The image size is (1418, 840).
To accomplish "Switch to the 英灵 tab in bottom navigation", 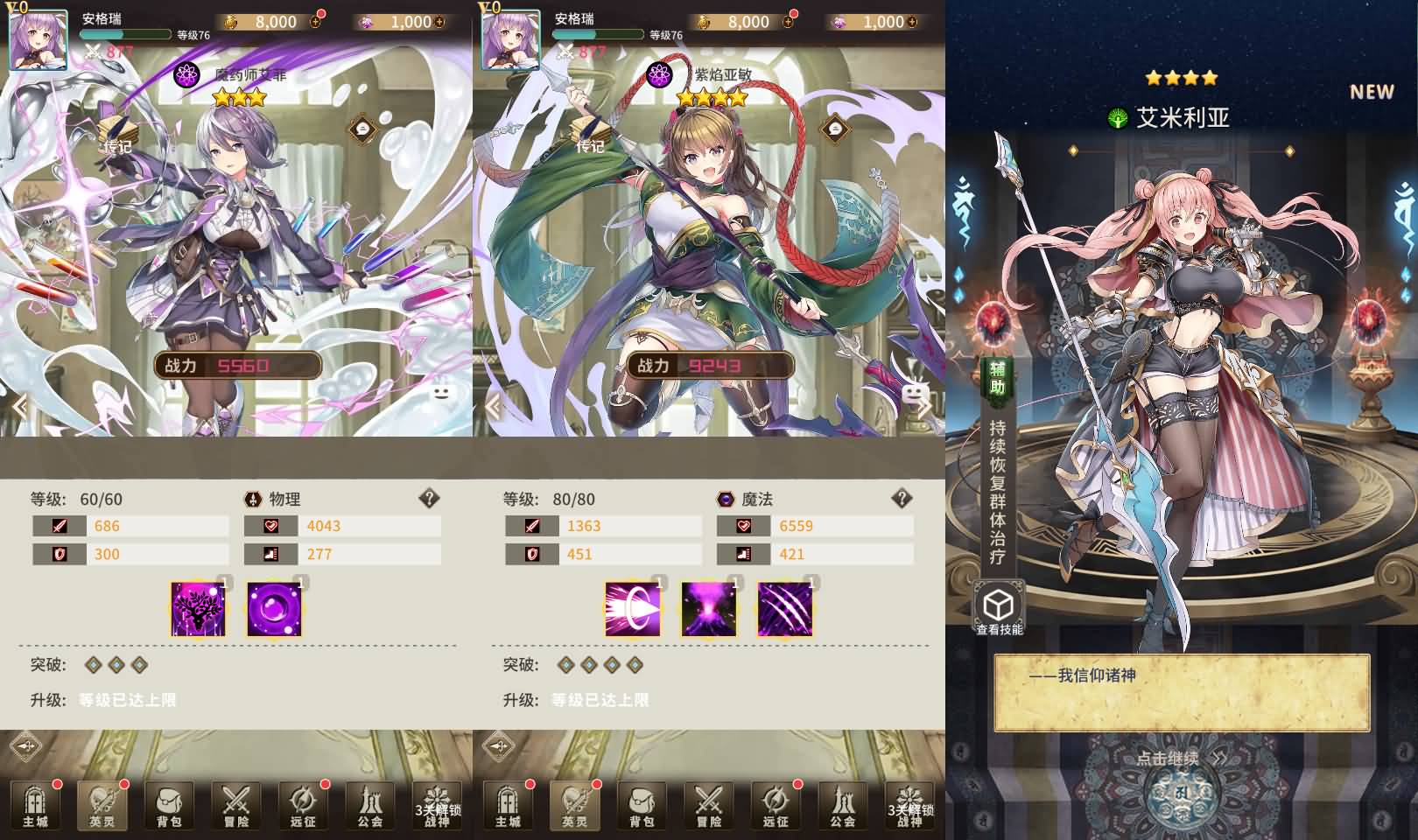I will [102, 807].
